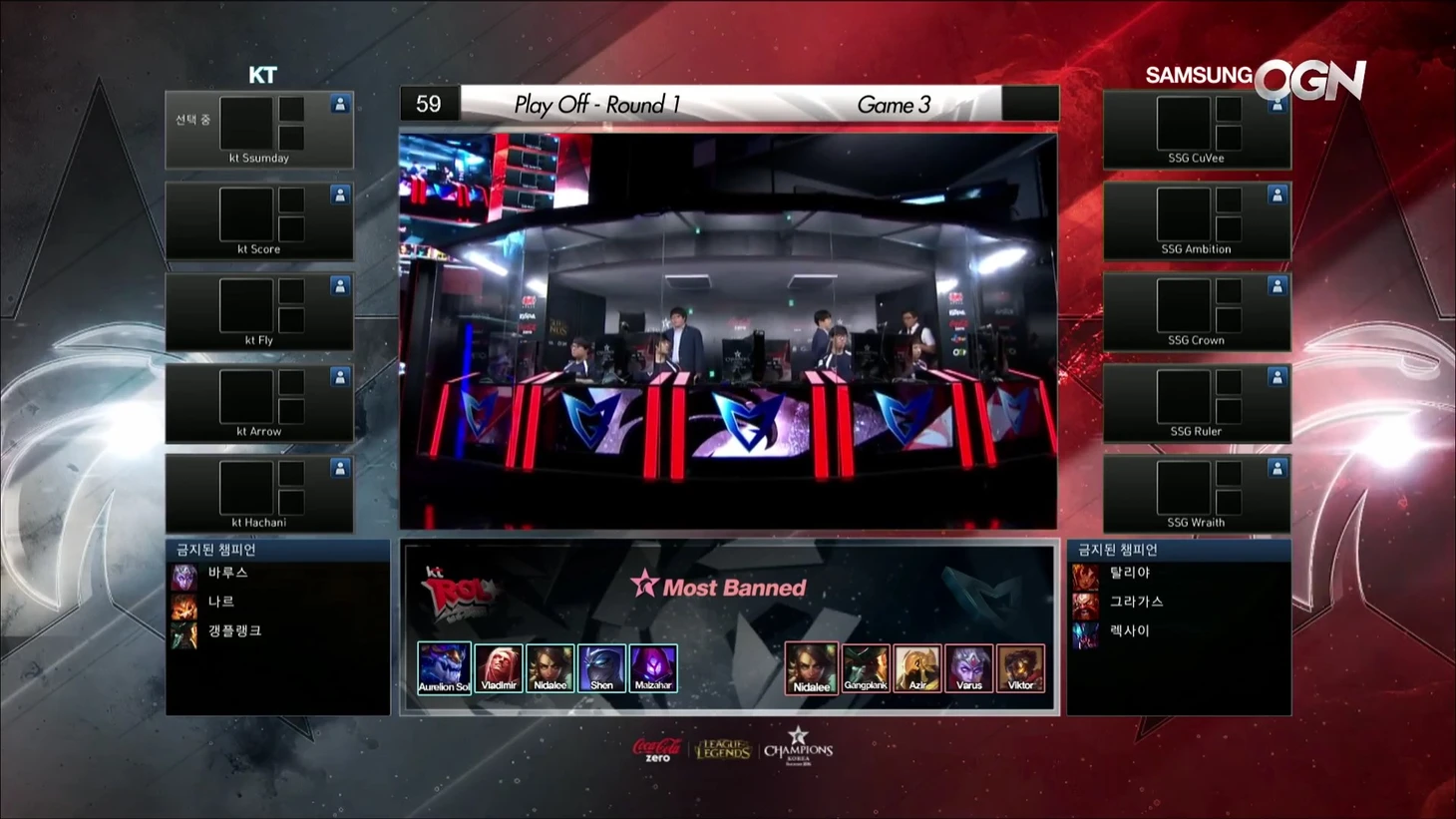Click the Azir champion portrait
This screenshot has width=1456, height=819.
pos(917,666)
